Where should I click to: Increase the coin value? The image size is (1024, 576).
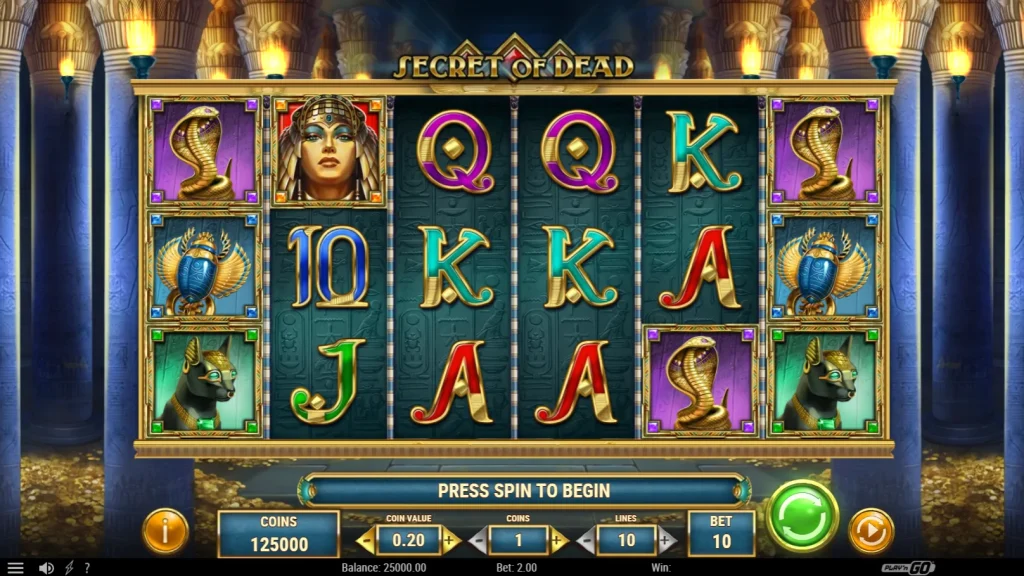(x=450, y=541)
